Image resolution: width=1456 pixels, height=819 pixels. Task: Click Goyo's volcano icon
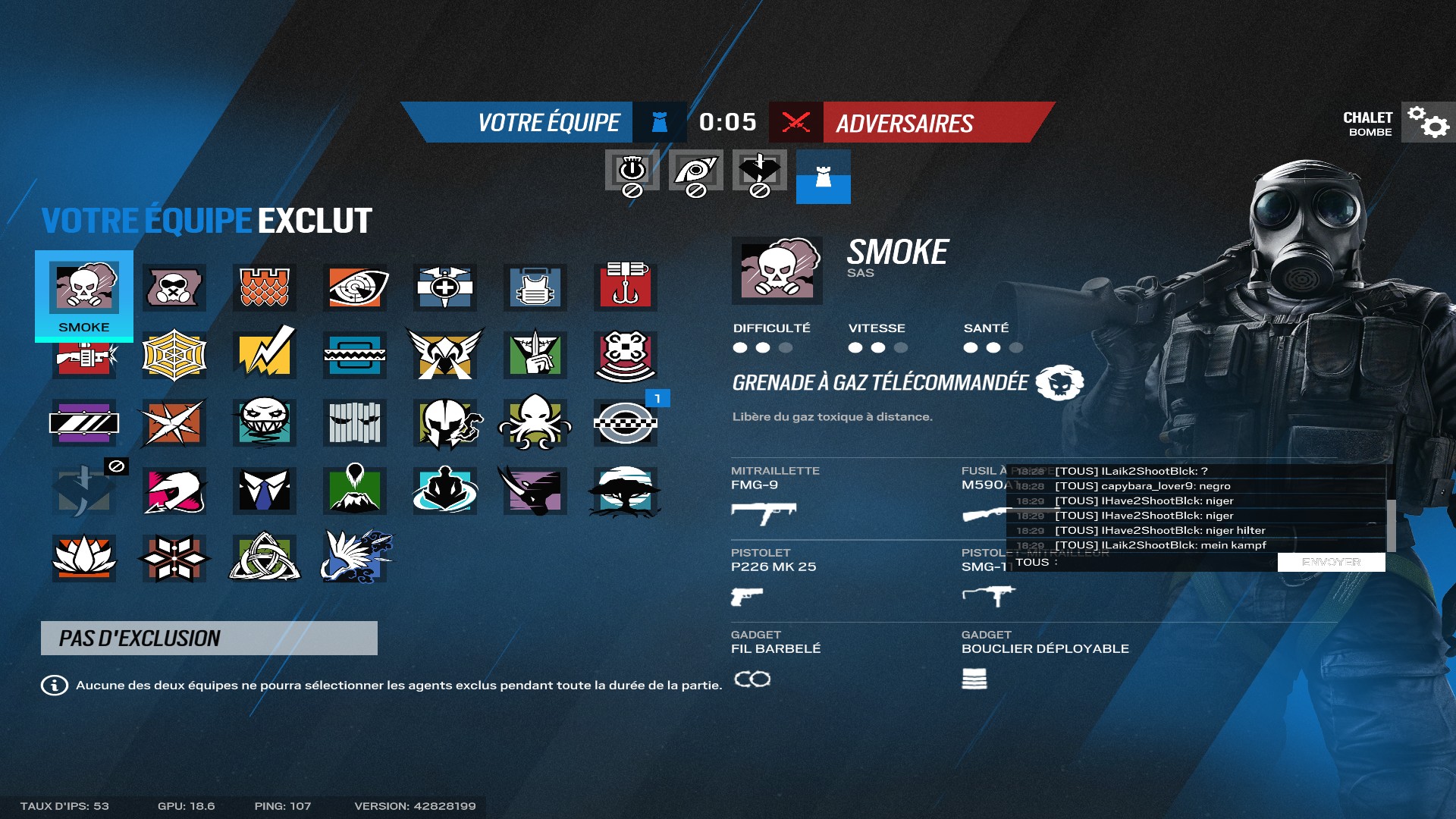(x=354, y=491)
